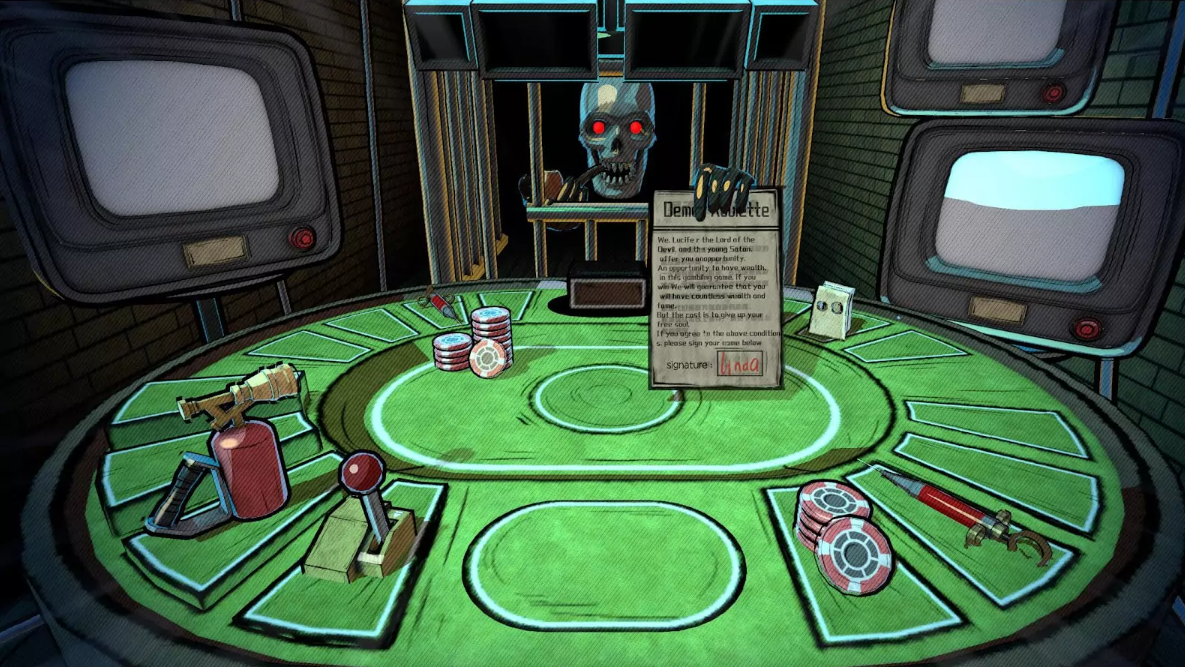Select the red syringe item
1185x667 pixels.
pos(948,506)
